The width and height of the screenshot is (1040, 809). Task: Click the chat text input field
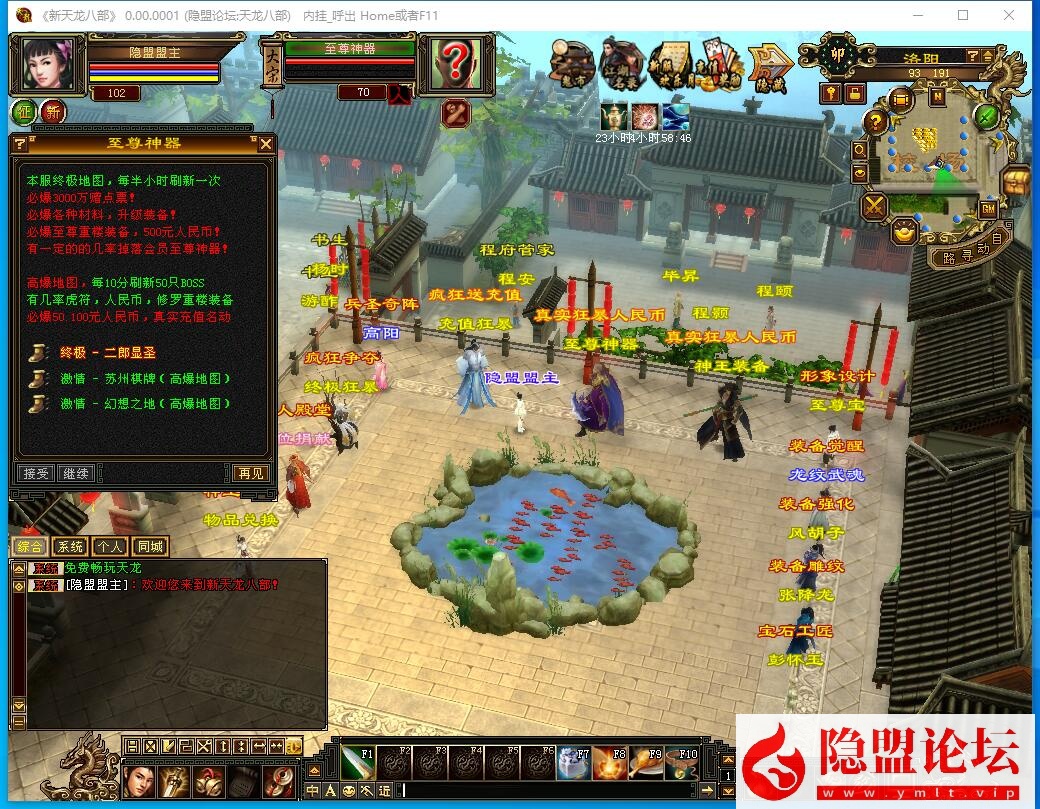(560, 791)
